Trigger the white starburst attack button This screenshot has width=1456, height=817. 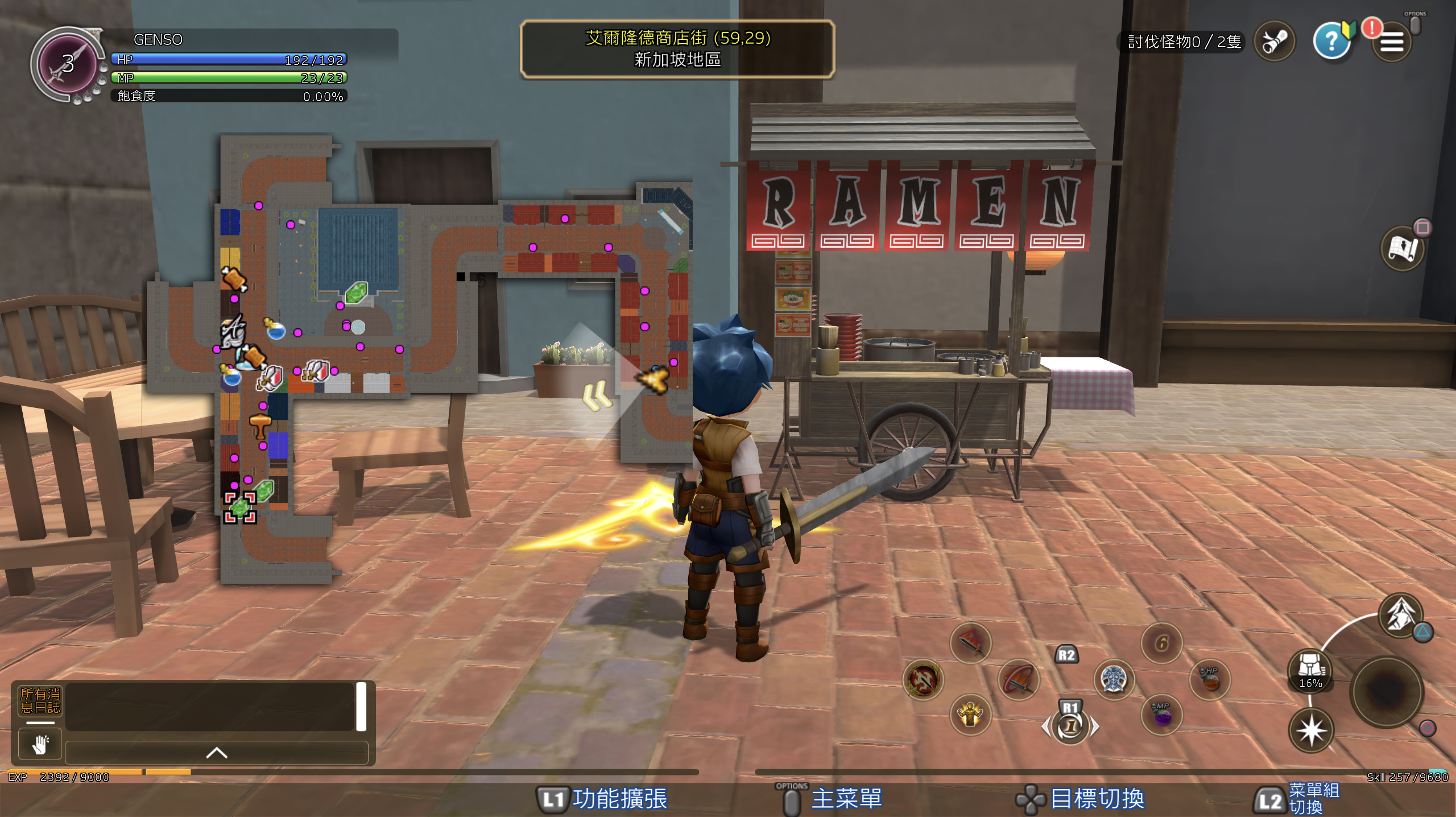coord(1311,731)
